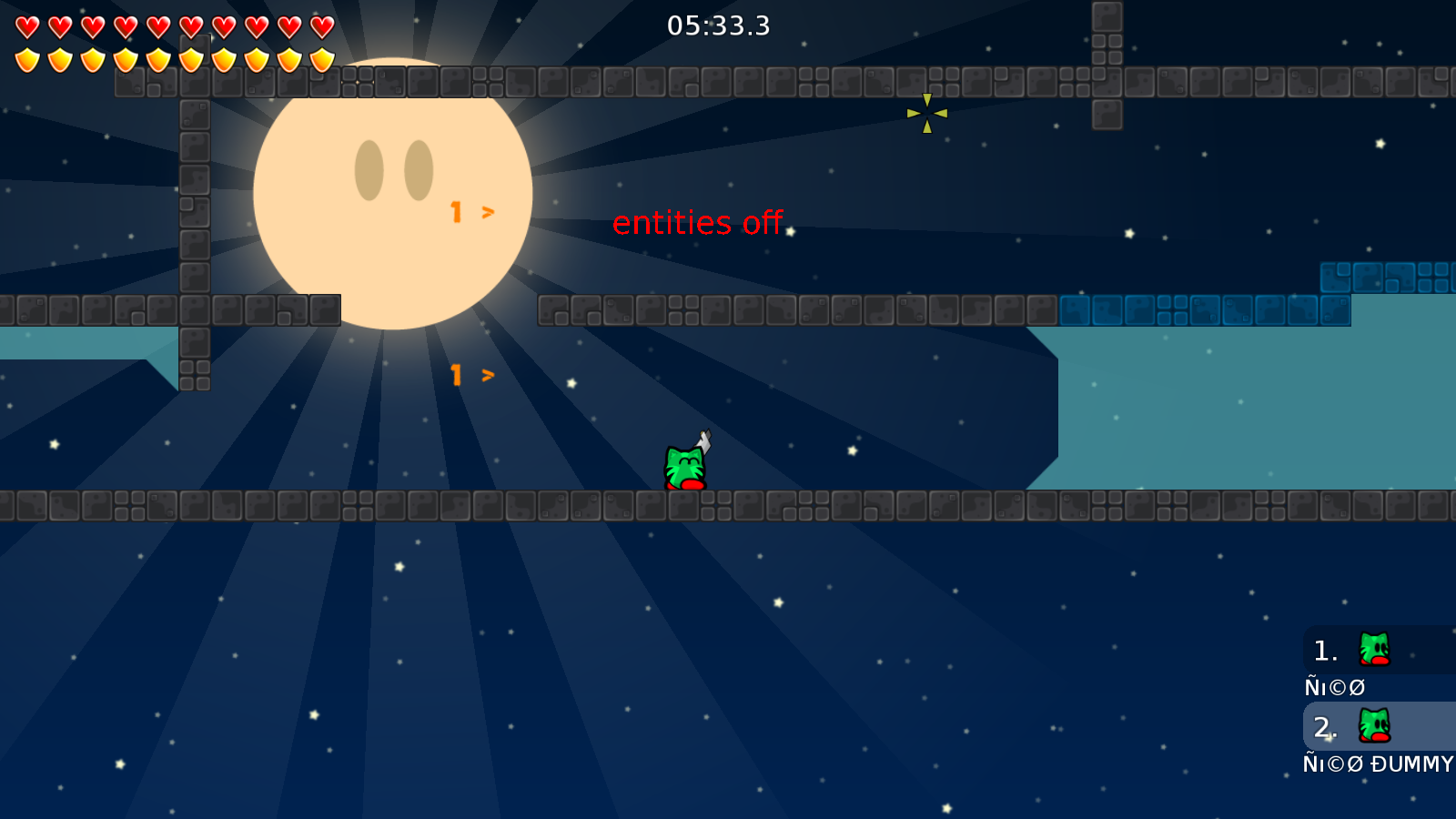Click the player name Ñı©Ø
This screenshot has width=1456, height=819.
pyautogui.click(x=1334, y=687)
